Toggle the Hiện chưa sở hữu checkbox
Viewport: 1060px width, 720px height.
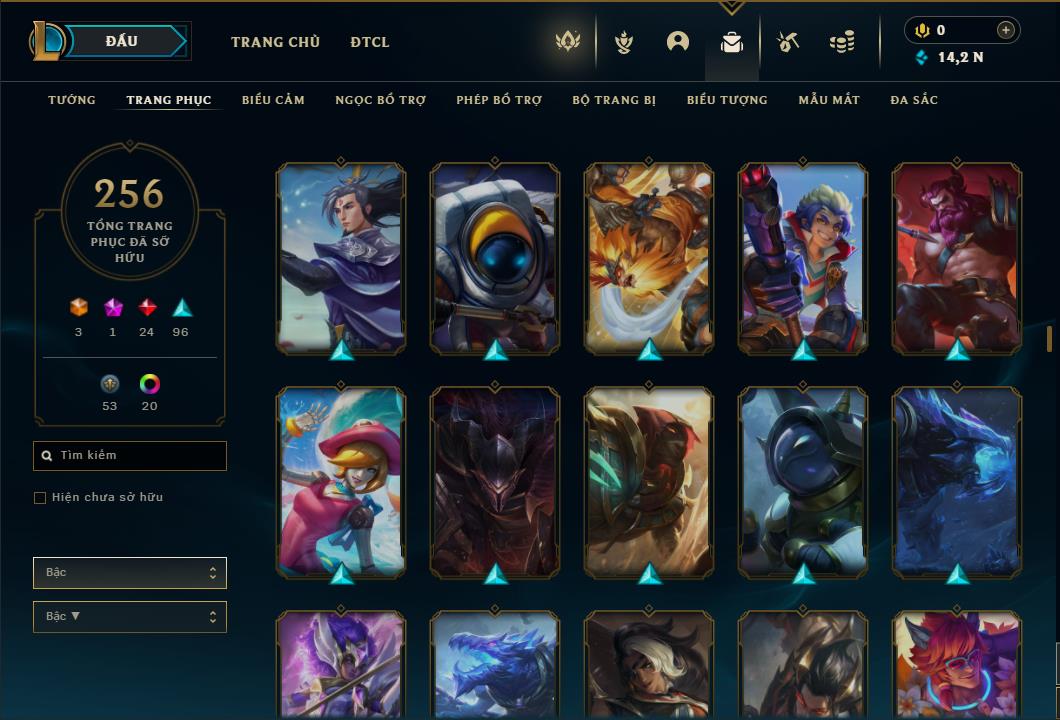[x=40, y=498]
